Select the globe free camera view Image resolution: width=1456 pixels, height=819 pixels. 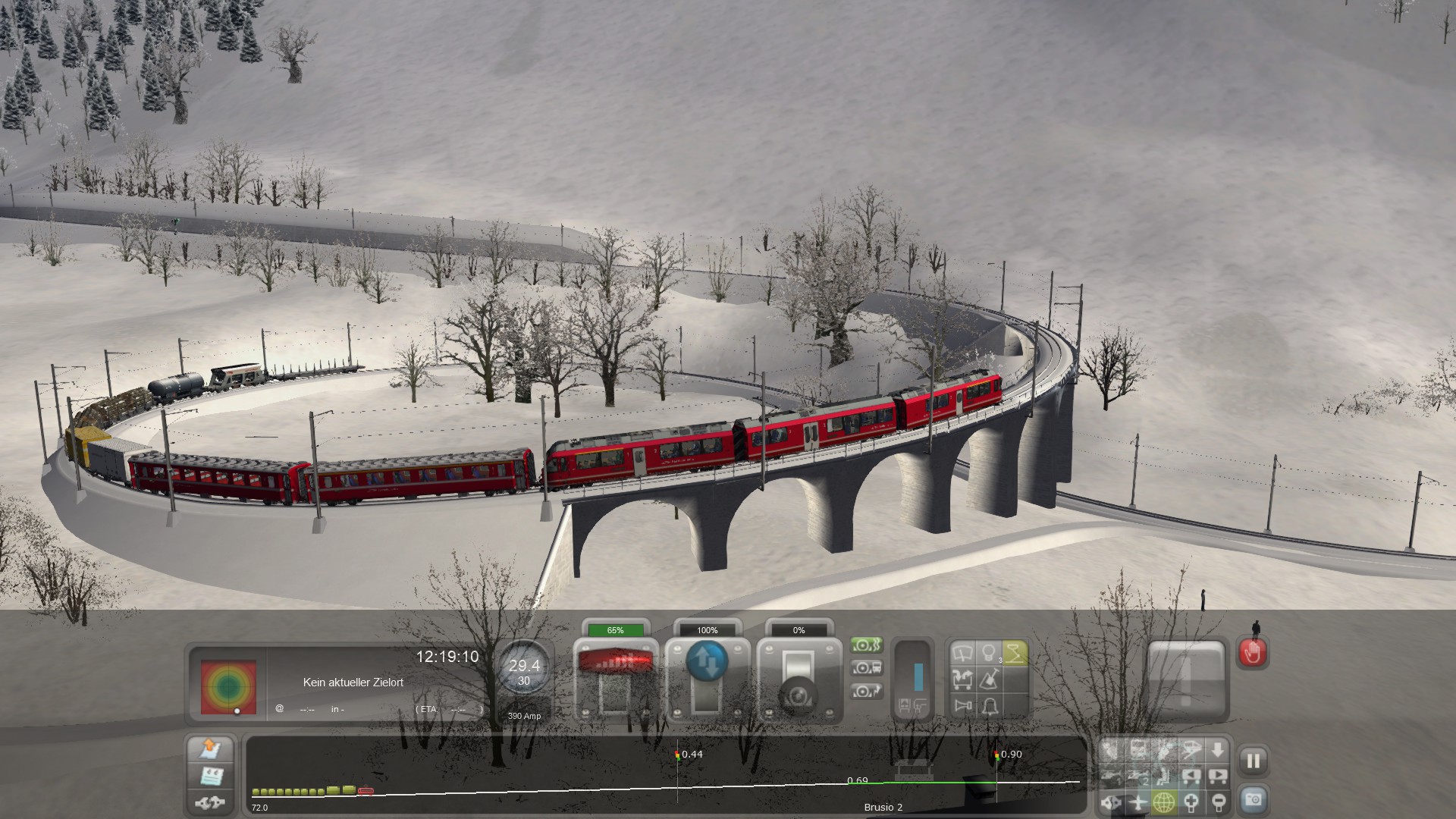pyautogui.click(x=1164, y=802)
